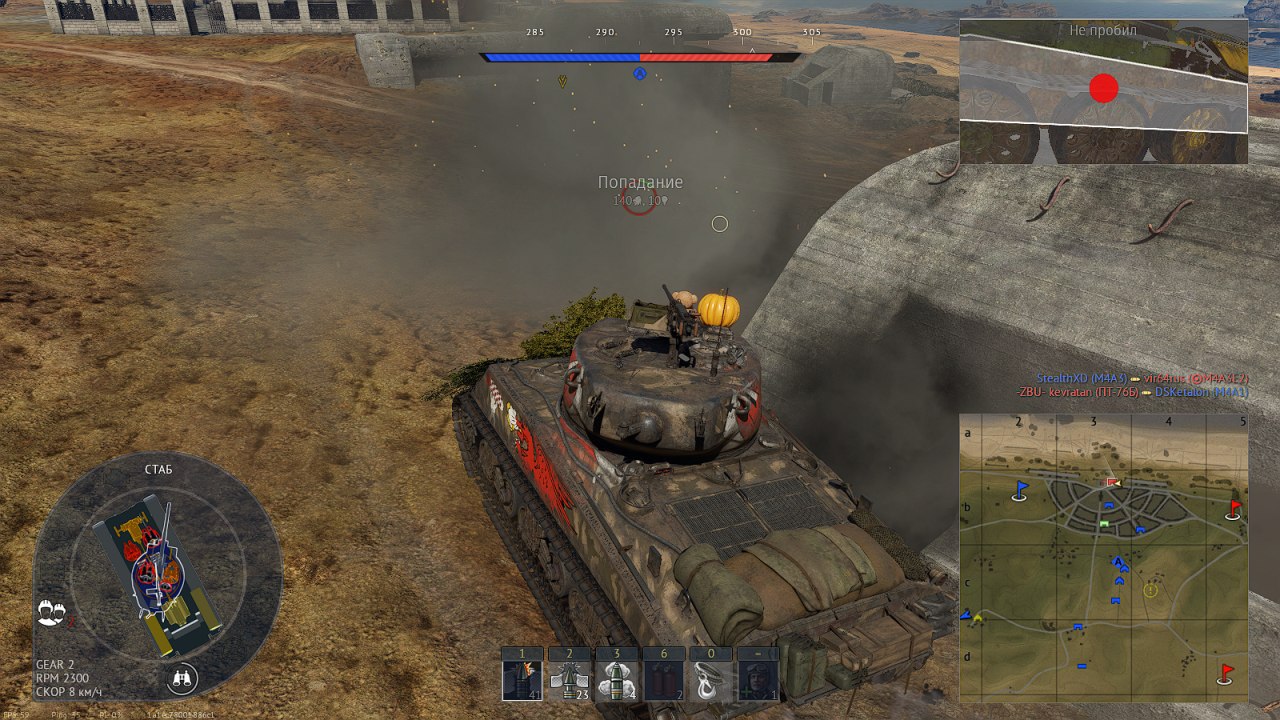This screenshot has height=720, width=1280.
Task: Choose the smoke shell in slot 3
Action: click(x=616, y=680)
